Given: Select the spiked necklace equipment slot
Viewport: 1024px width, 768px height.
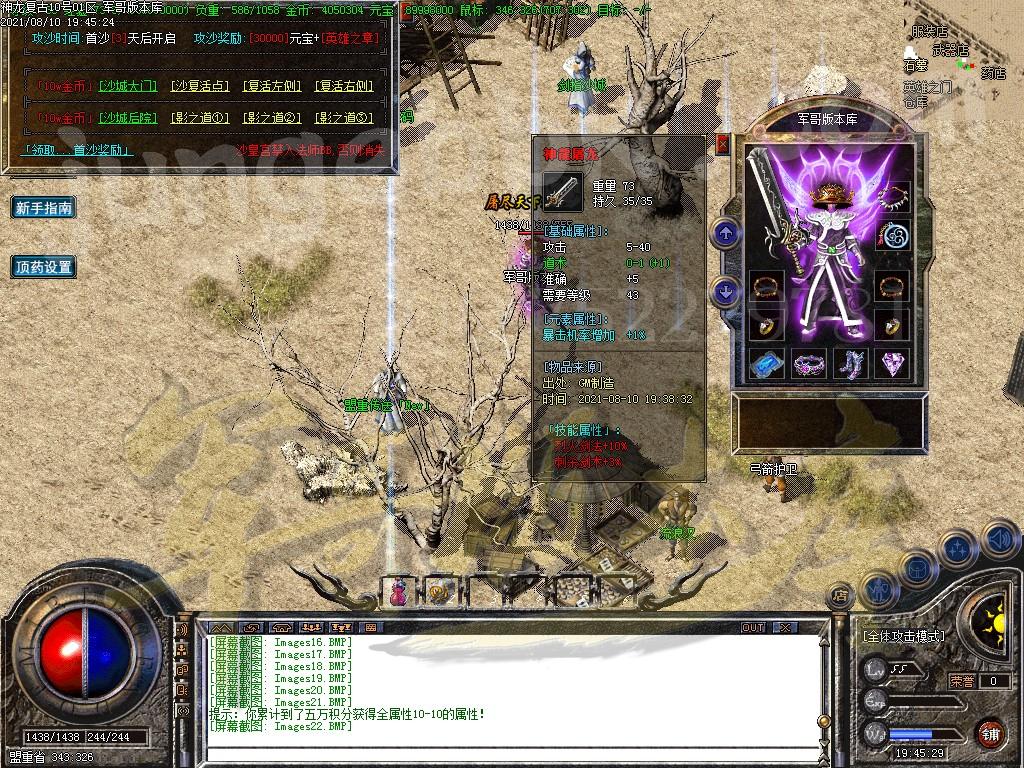Looking at the screenshot, I should click(x=892, y=195).
